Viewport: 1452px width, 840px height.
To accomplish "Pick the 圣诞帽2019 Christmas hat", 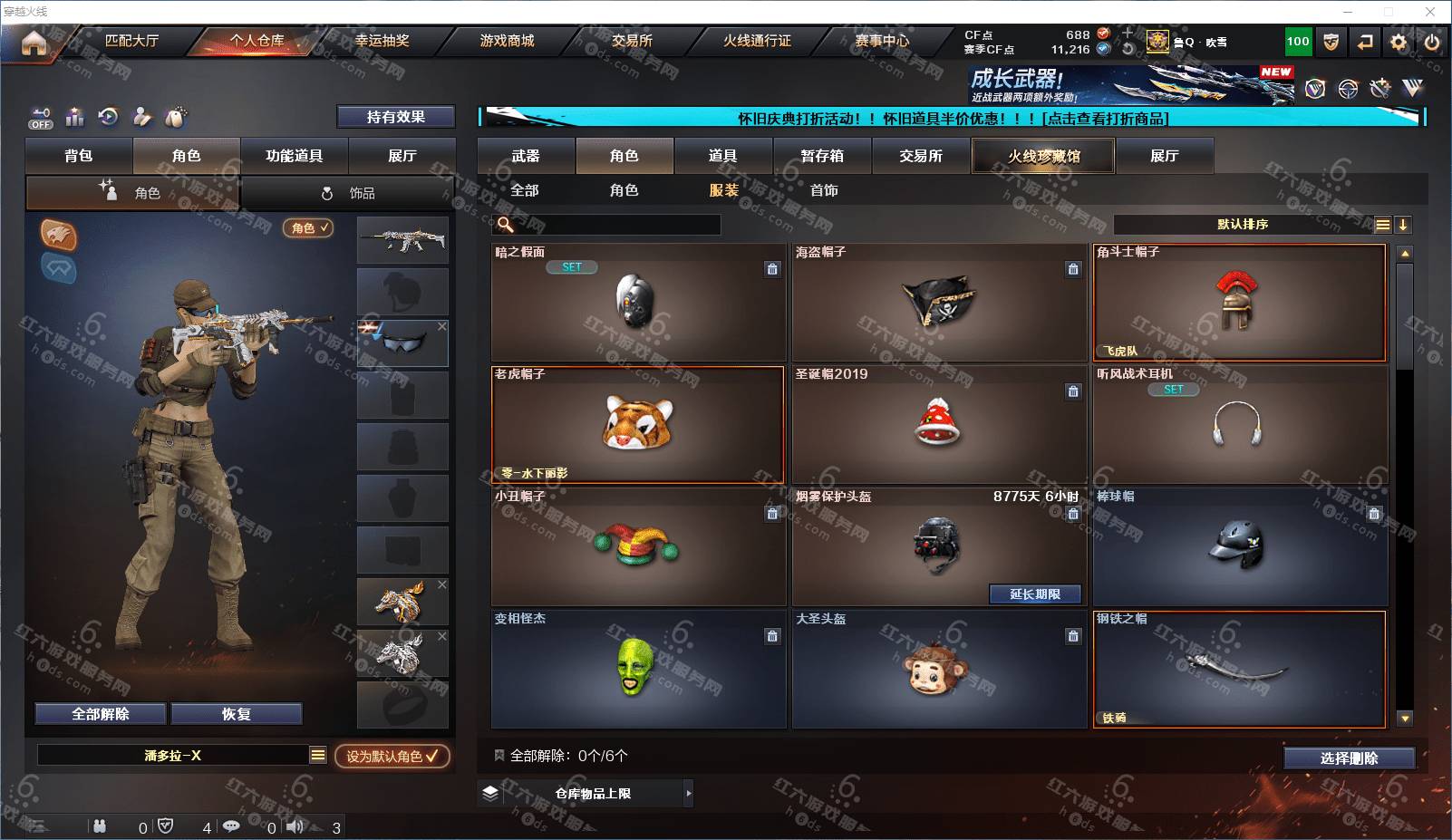I will point(939,424).
